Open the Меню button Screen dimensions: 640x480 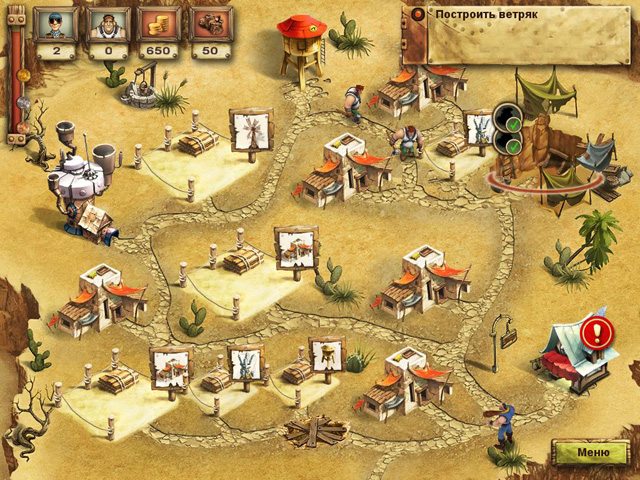[x=589, y=452]
